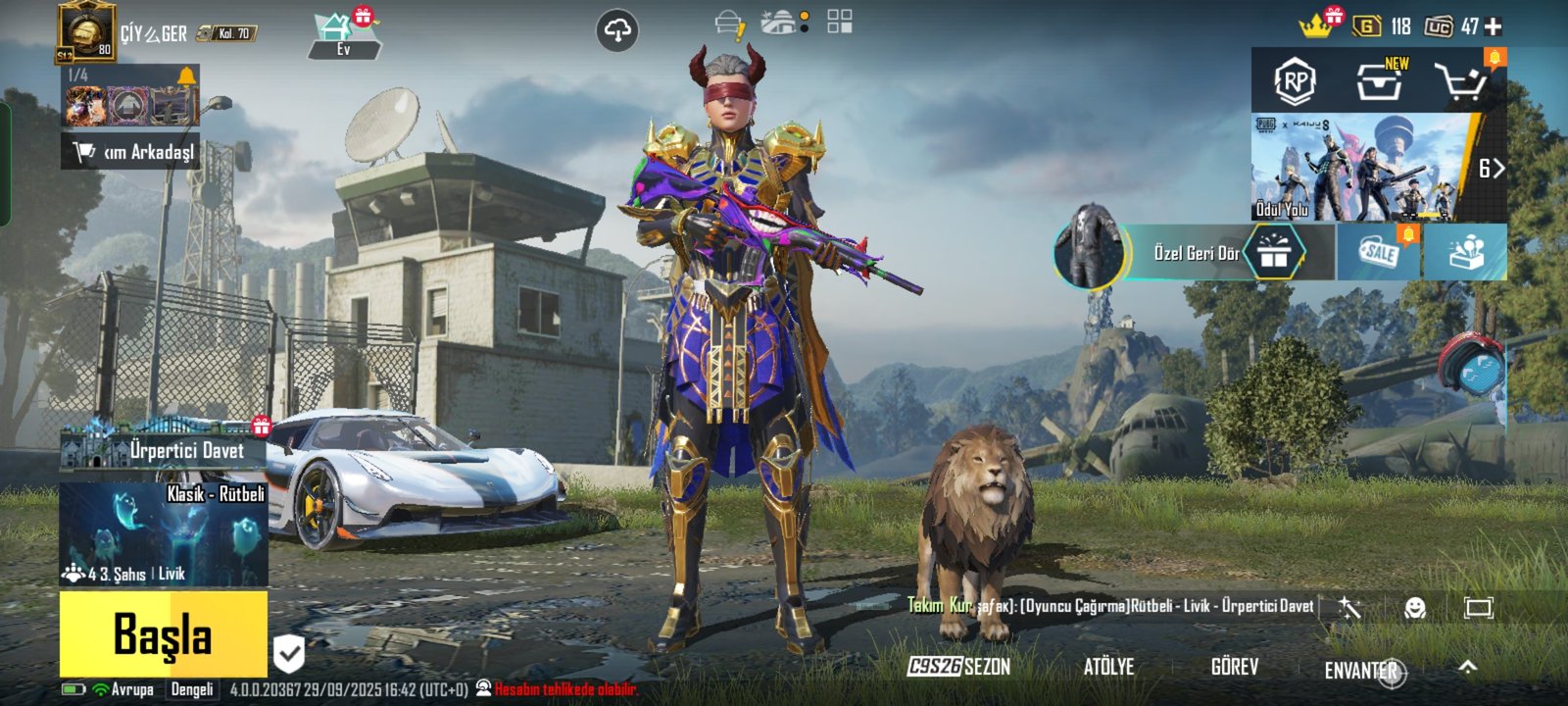Open the ENVANTER inventory tab
Image resolution: width=1568 pixels, height=706 pixels.
pos(1362,670)
